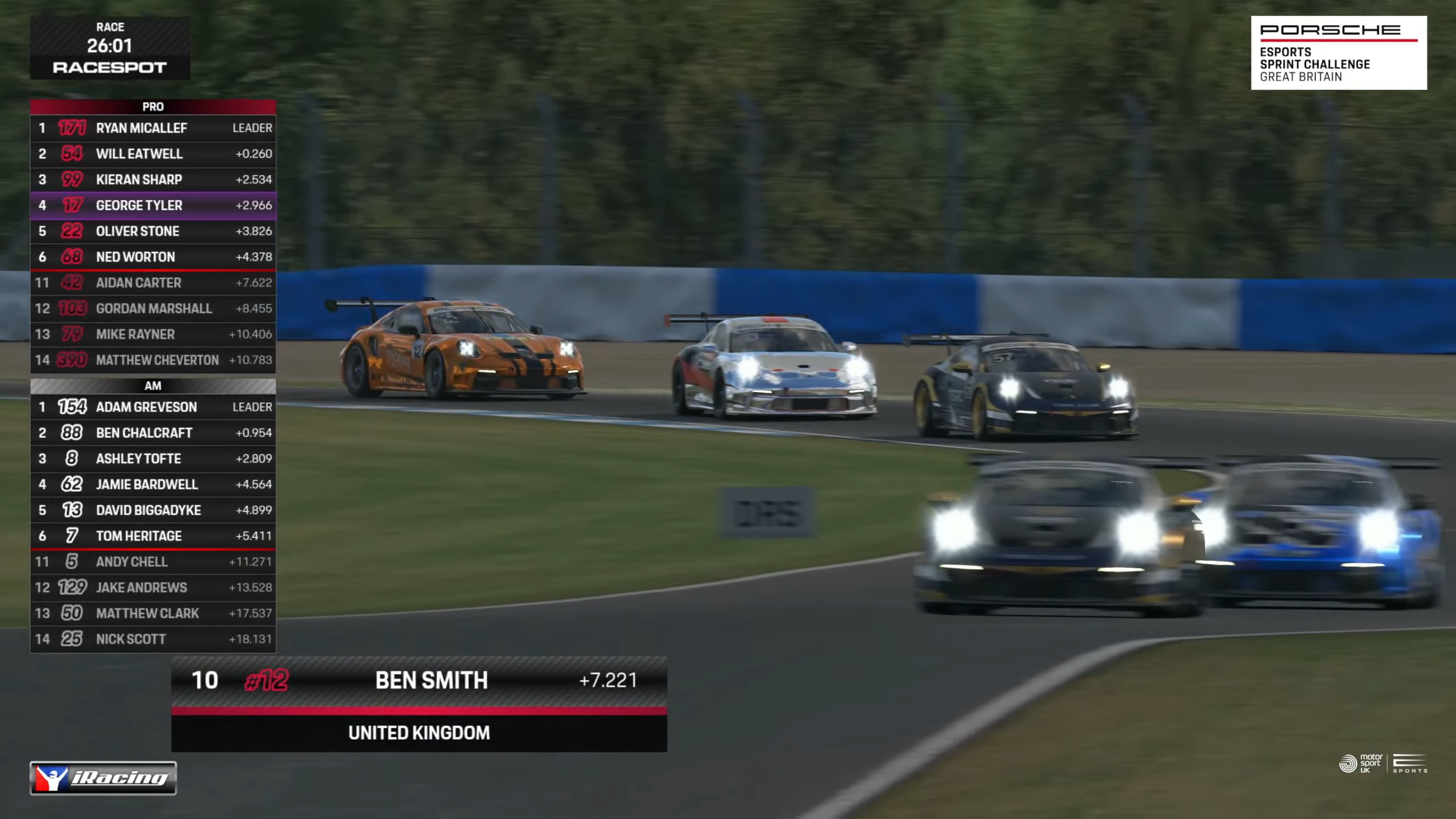Image resolution: width=1456 pixels, height=819 pixels.
Task: Select the Ben Smith driver banner
Action: 419,681
